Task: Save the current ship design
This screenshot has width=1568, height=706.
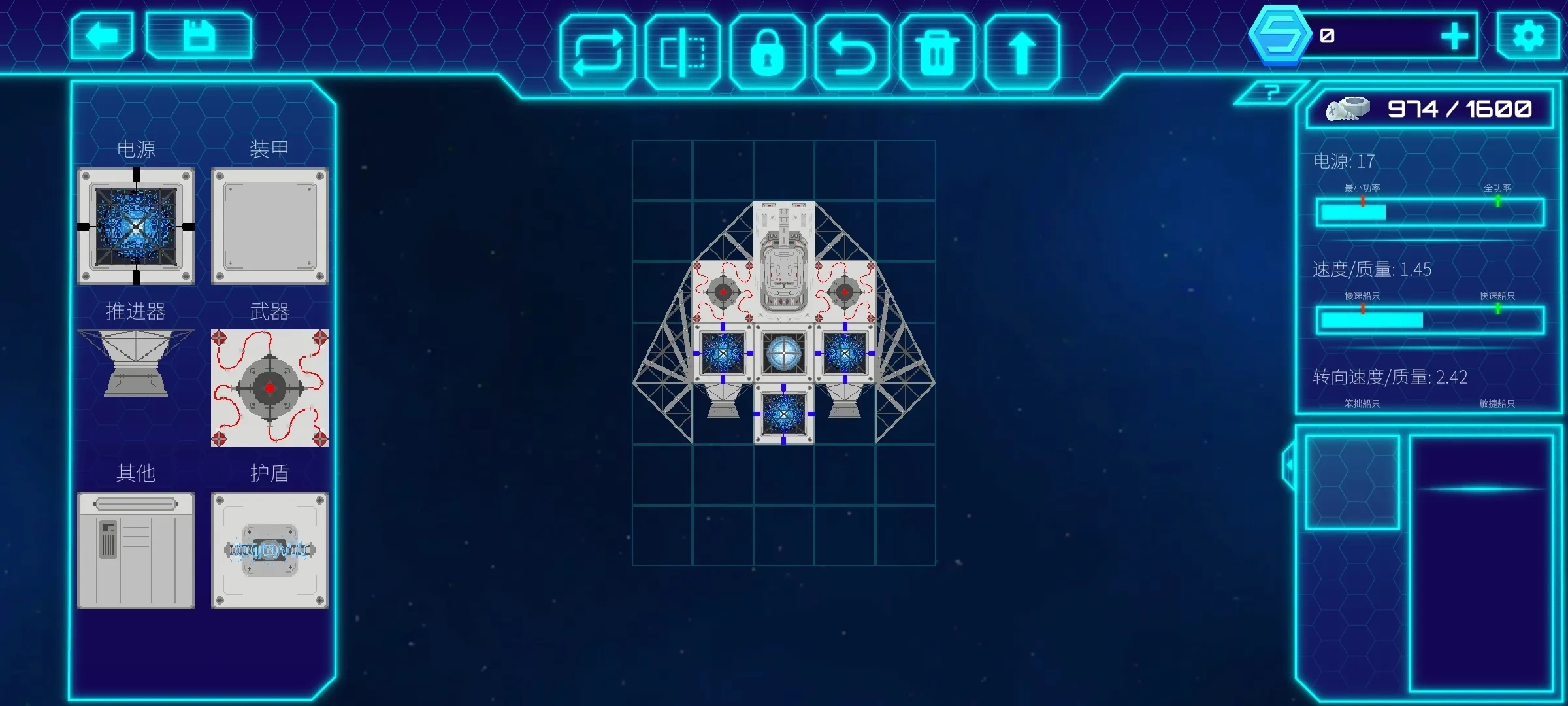Action: 199,37
